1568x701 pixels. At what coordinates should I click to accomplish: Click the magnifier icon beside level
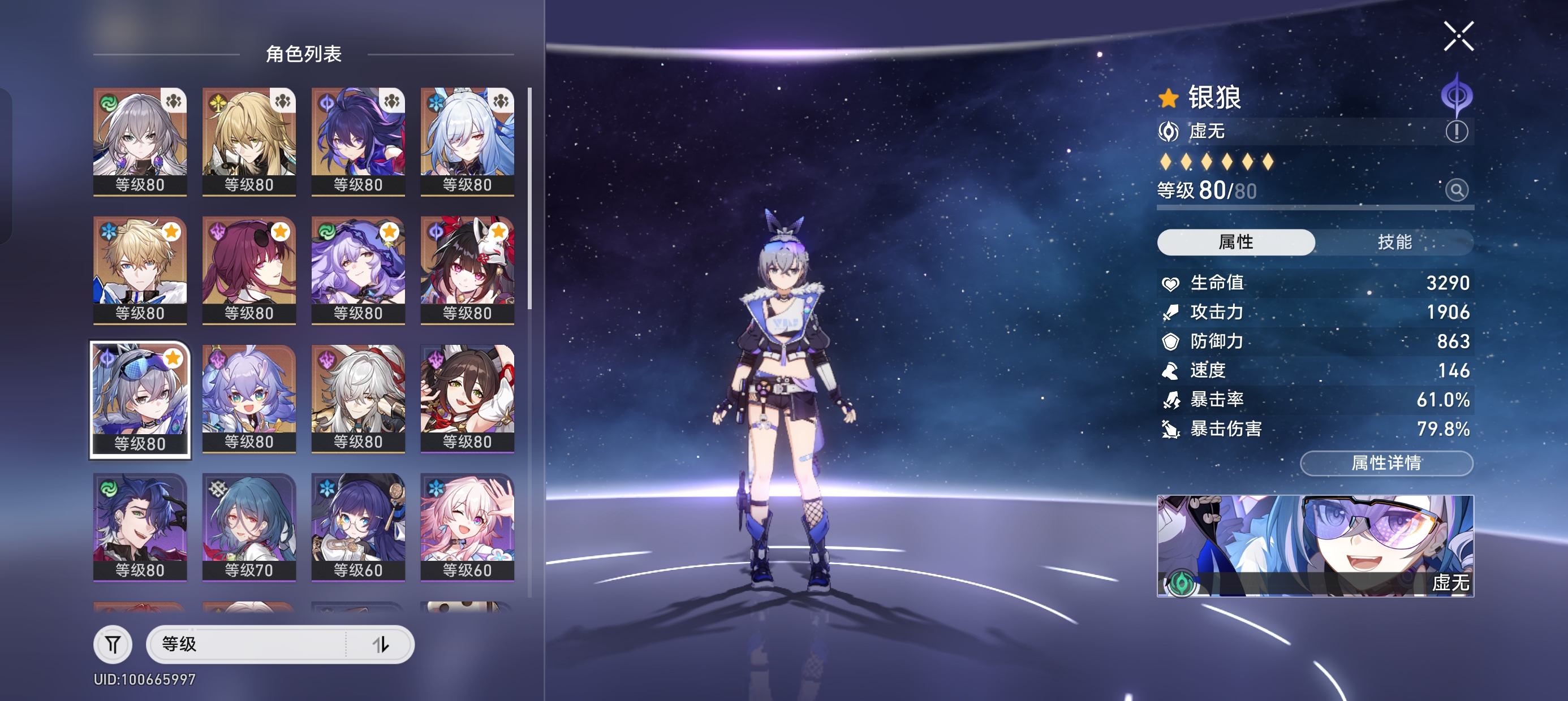(x=1456, y=191)
